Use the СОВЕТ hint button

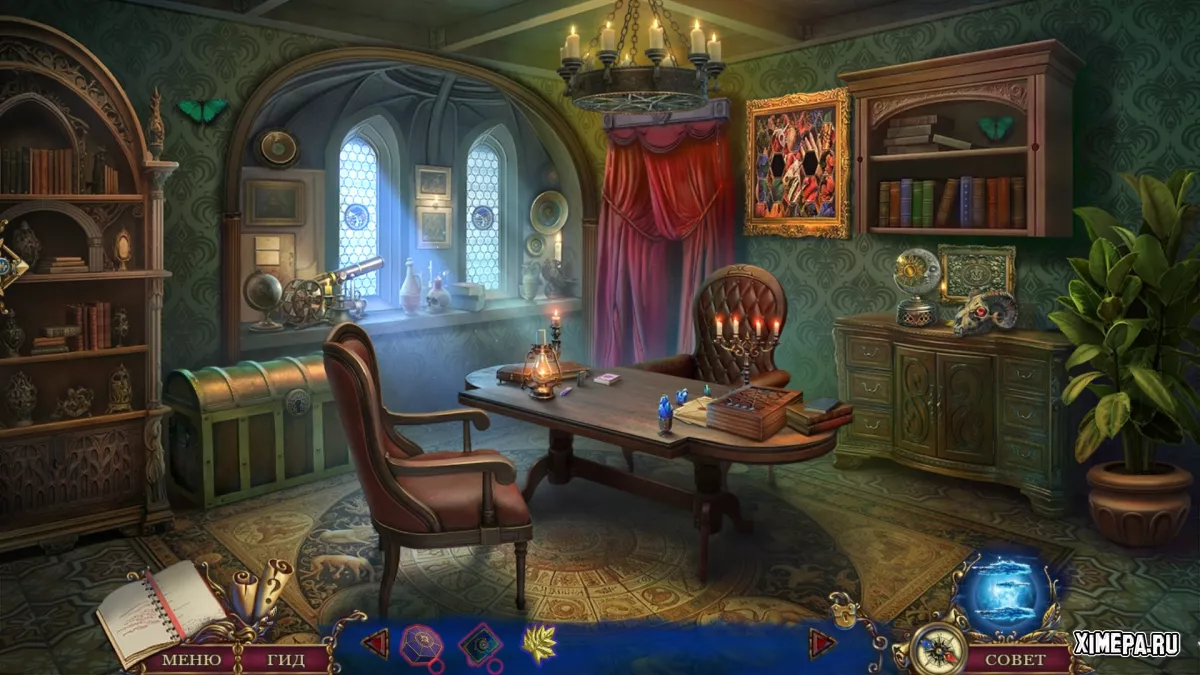click(x=1015, y=660)
